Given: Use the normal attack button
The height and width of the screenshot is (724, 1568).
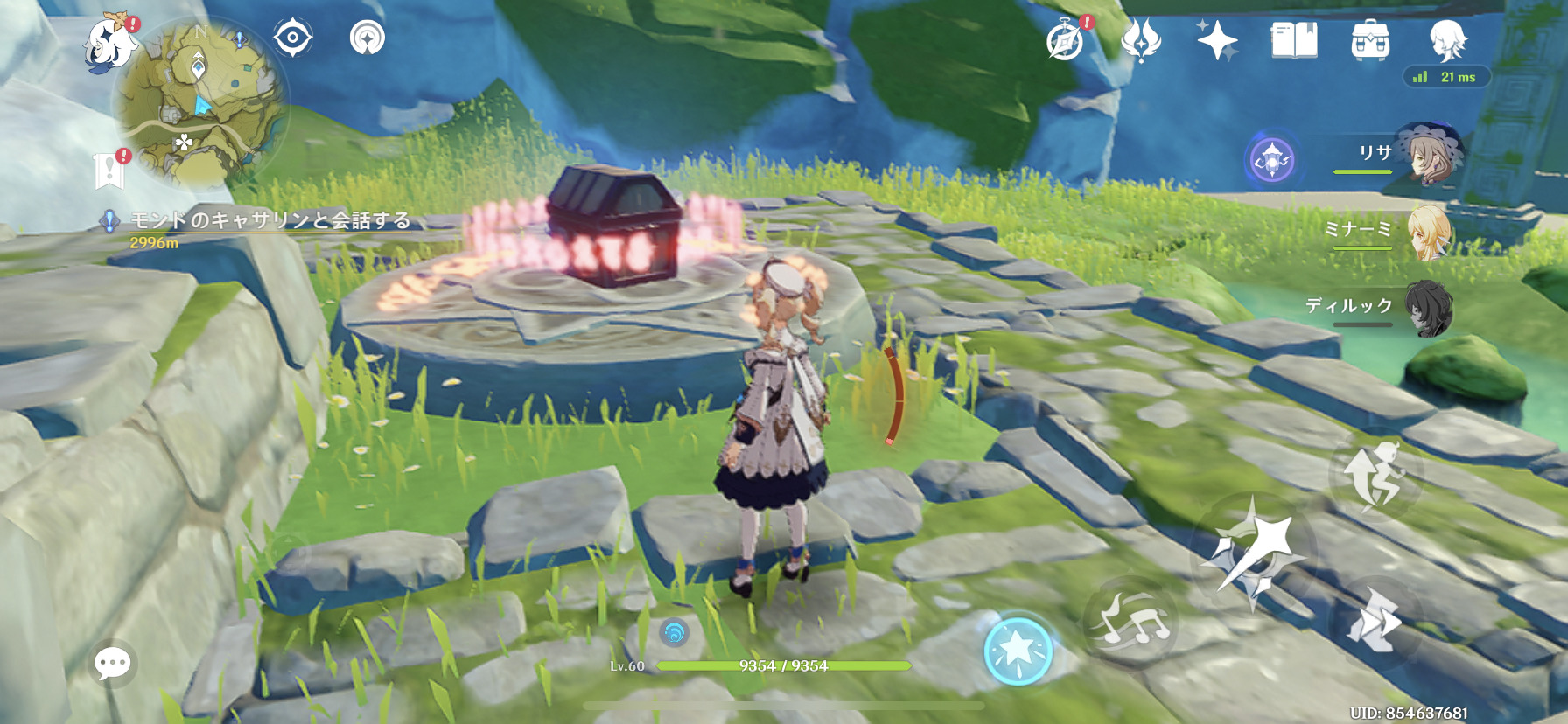Looking at the screenshot, I should tap(1251, 549).
